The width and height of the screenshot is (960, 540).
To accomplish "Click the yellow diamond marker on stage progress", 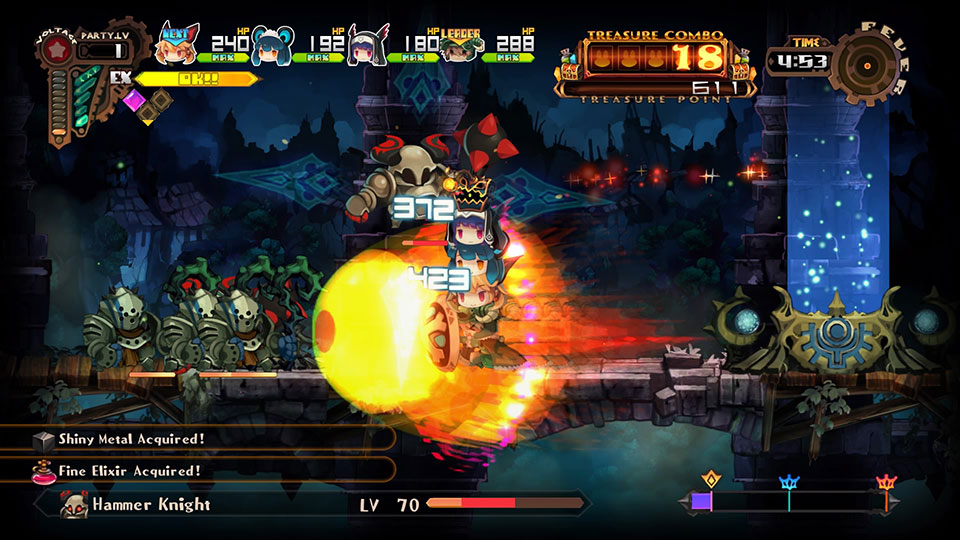I will pyautogui.click(x=711, y=479).
